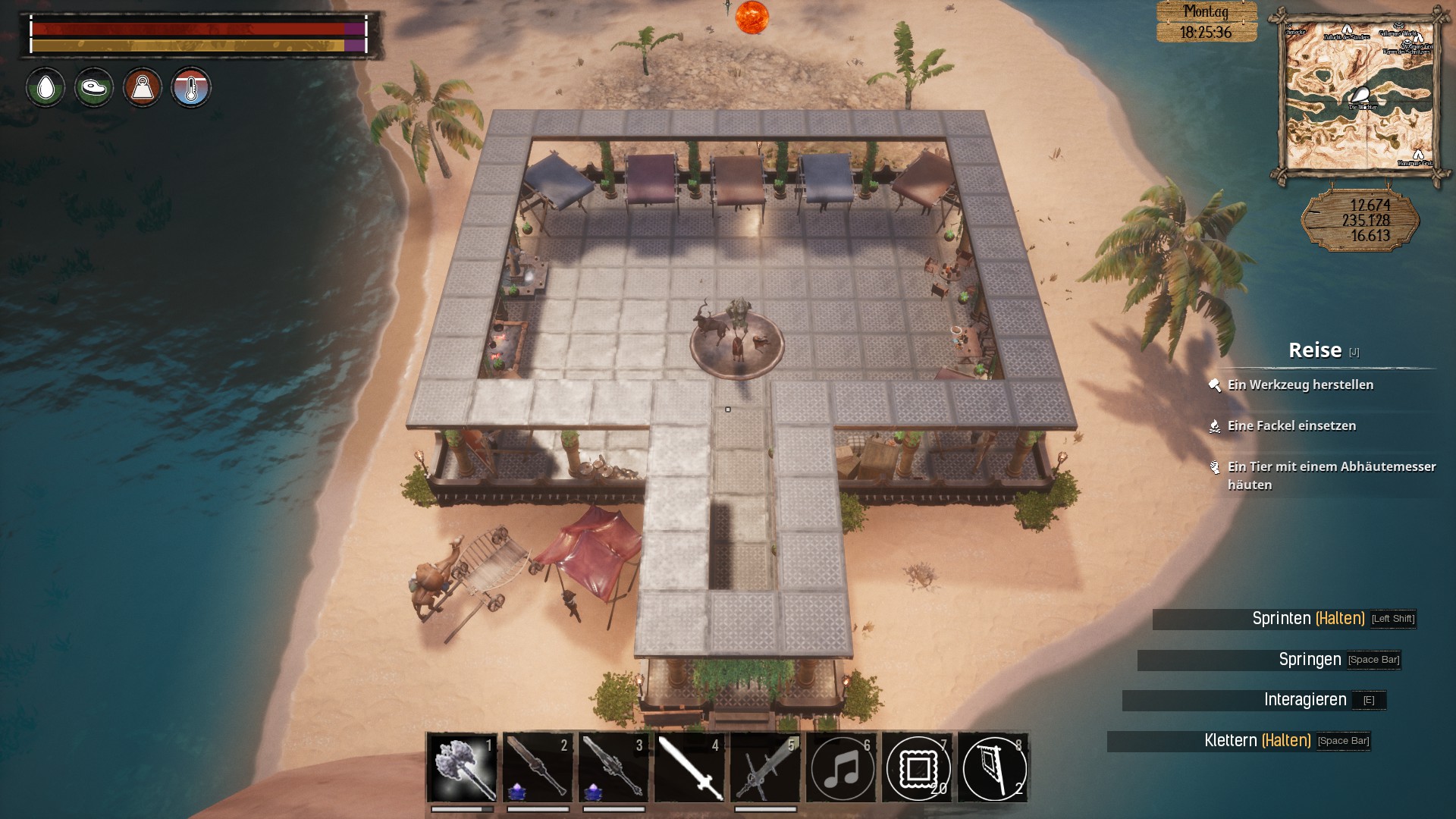This screenshot has width=1456, height=819.
Task: Select the "Ein Werkzeug herstellen" journey step
Action: [x=1300, y=385]
